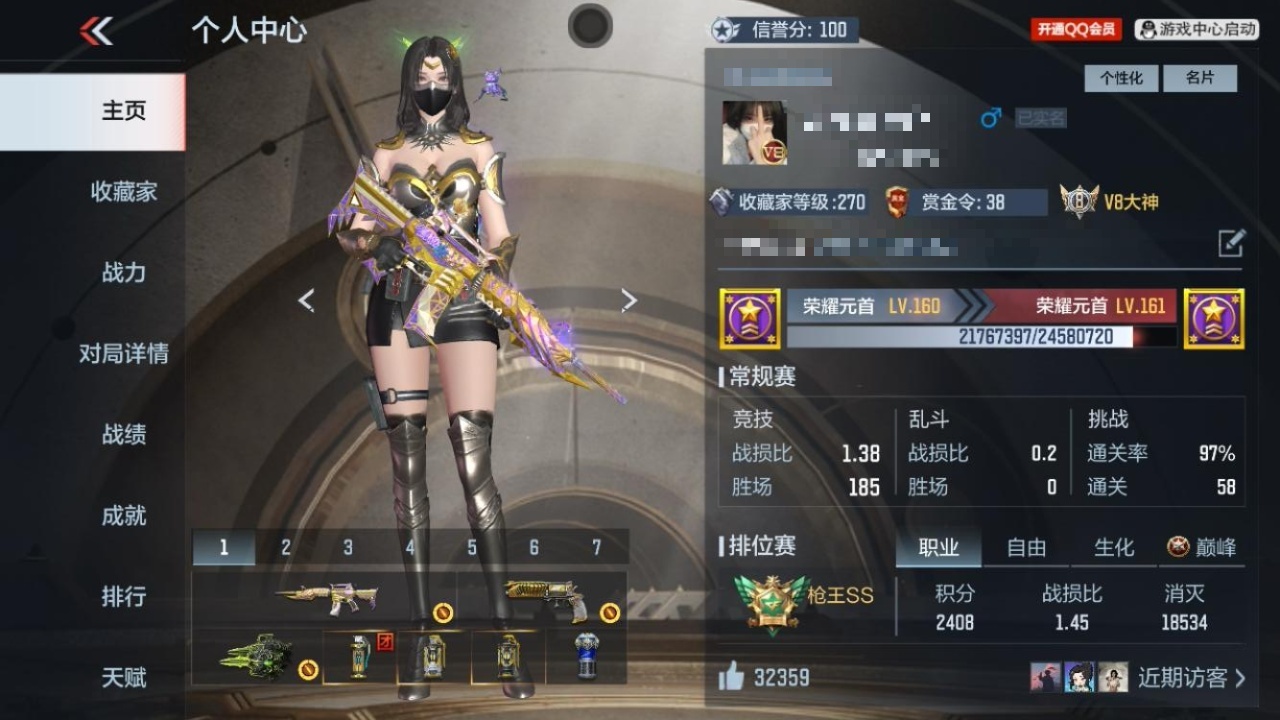Open the 收藏家 collector page
The image size is (1280, 720).
coord(123,191)
